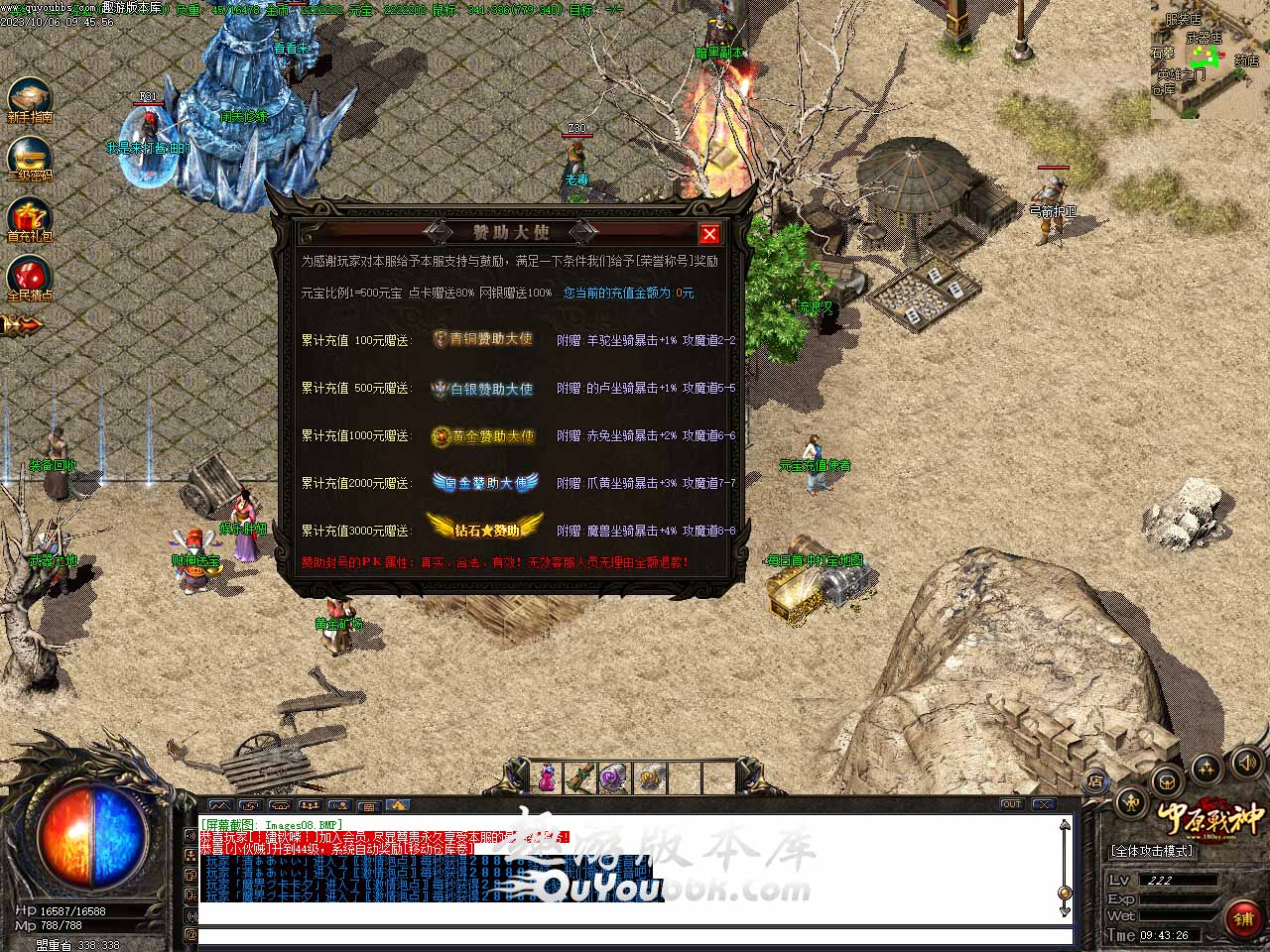1270x952 pixels.
Task: Collapse the side icons with the arrow
Action: coord(22,324)
